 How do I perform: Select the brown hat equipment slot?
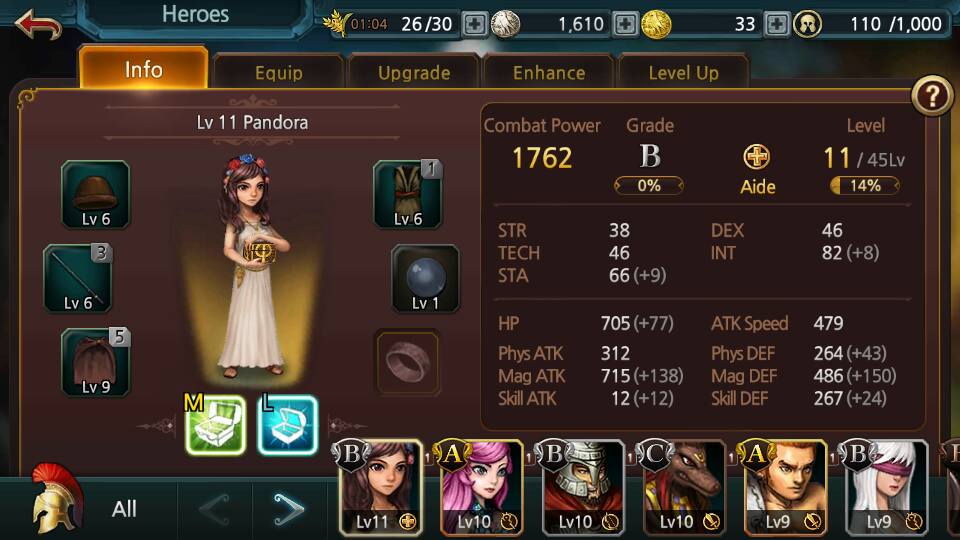[x=96, y=194]
